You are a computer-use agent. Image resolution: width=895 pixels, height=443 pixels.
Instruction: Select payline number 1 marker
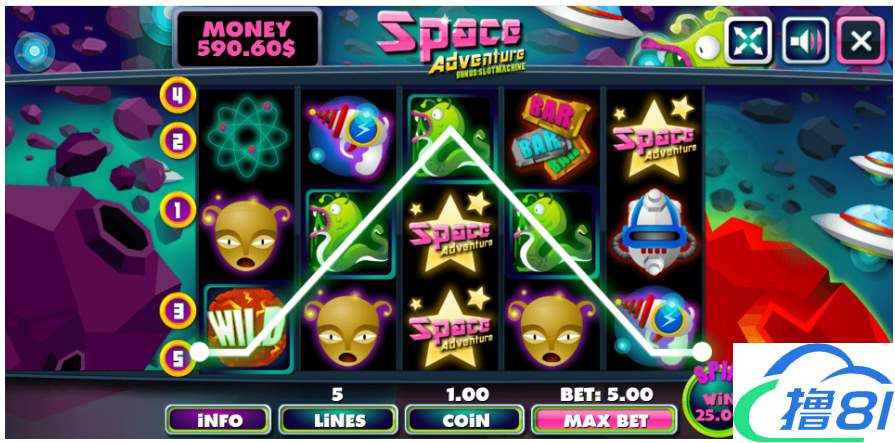click(x=178, y=210)
